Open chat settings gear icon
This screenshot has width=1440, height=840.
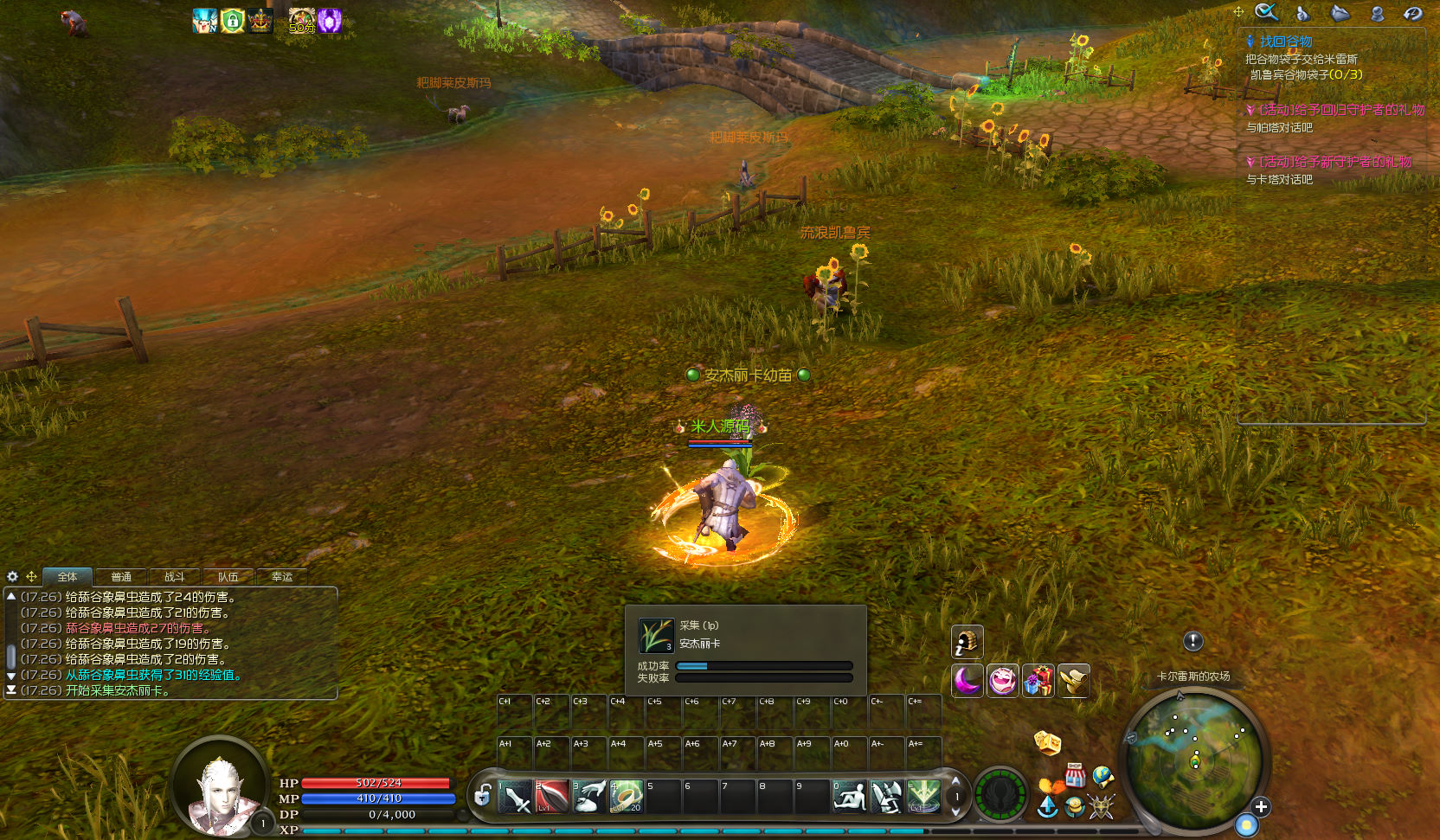[x=13, y=577]
